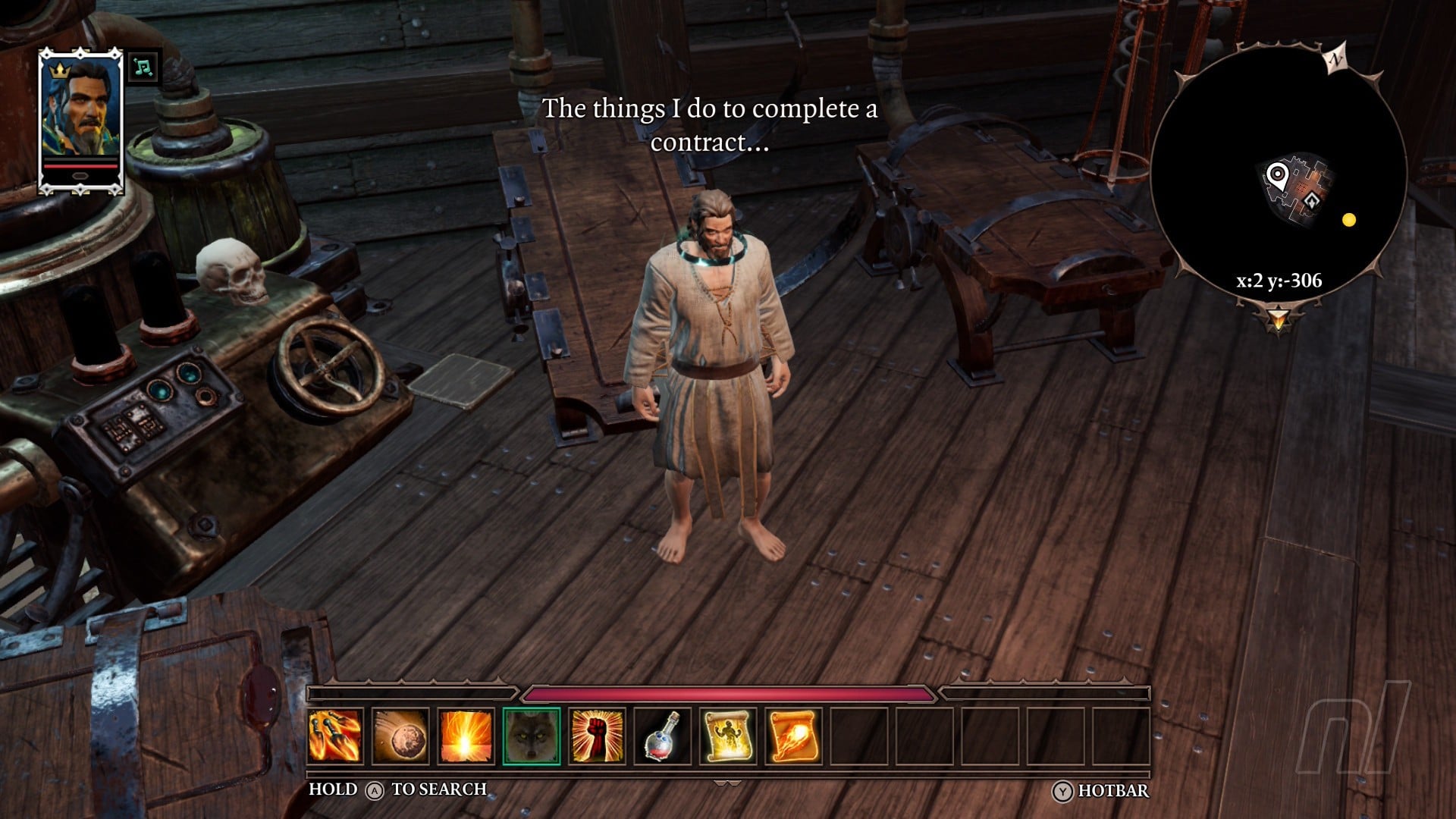1456x819 pixels.
Task: Activate the flaming daggers skill
Action: 335,735
